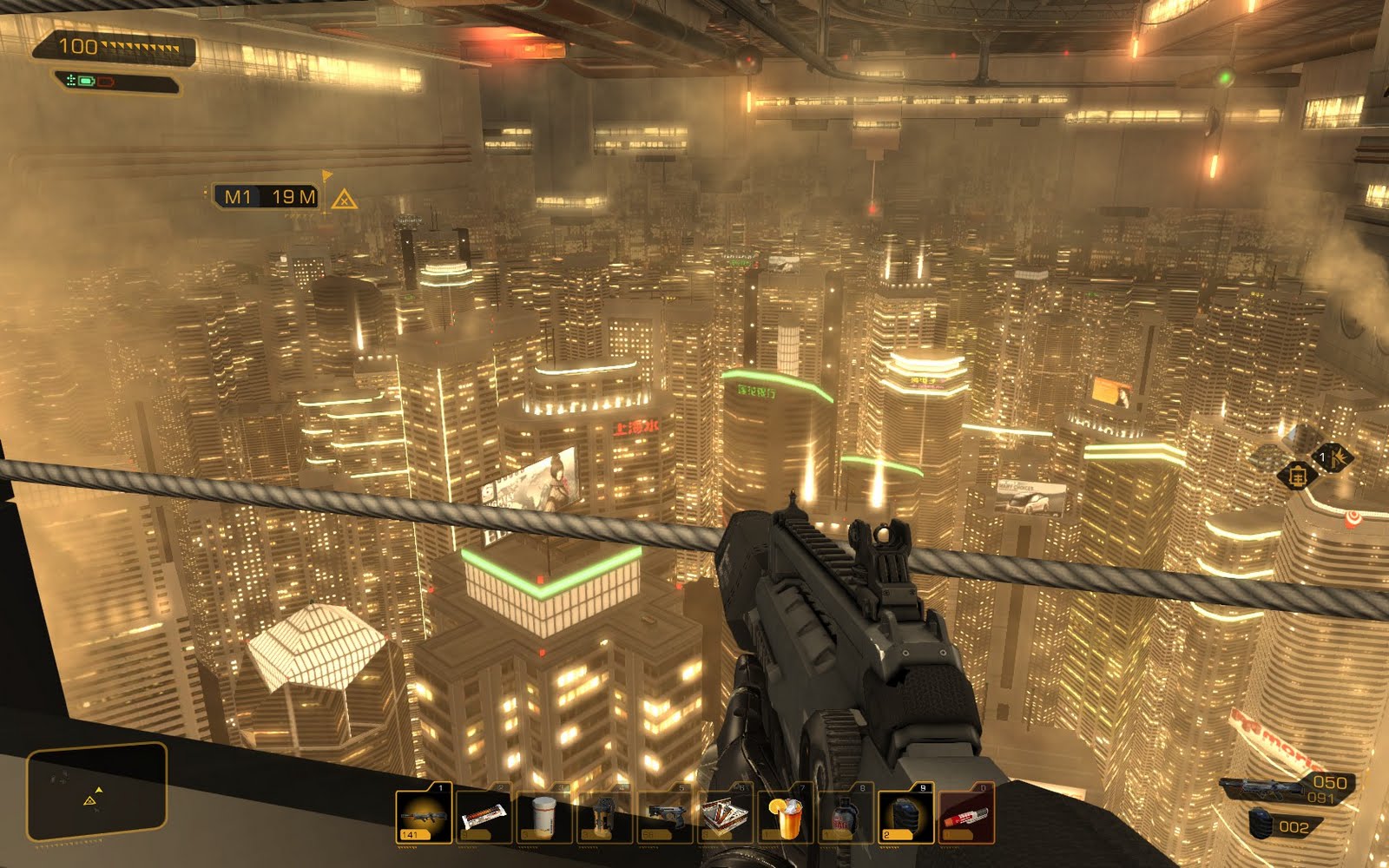This screenshot has height=868, width=1389.
Task: Select the gas grenade hotbar slot
Action: pos(846,816)
